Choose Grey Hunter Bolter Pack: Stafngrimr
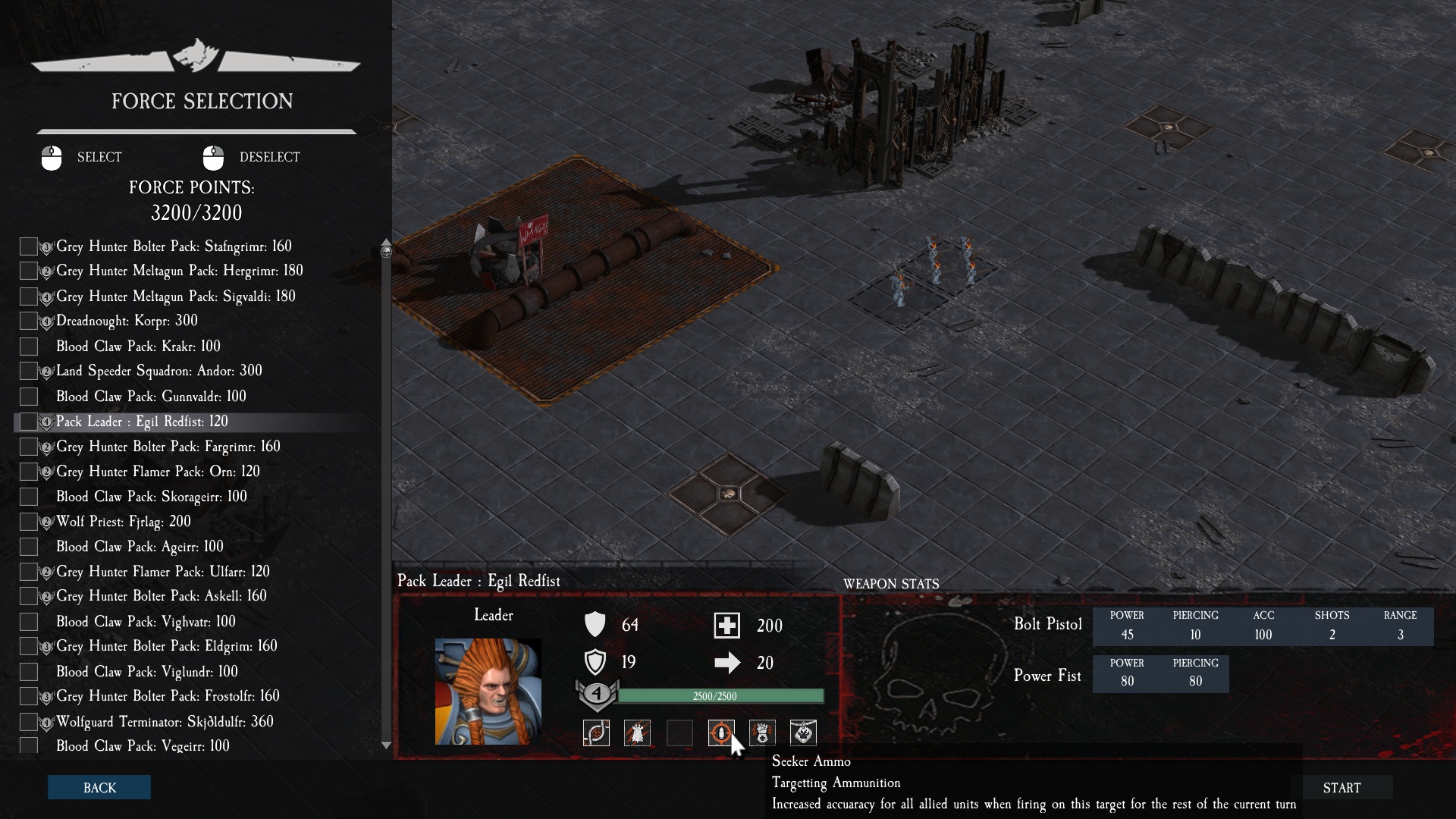The height and width of the screenshot is (819, 1456). click(174, 246)
